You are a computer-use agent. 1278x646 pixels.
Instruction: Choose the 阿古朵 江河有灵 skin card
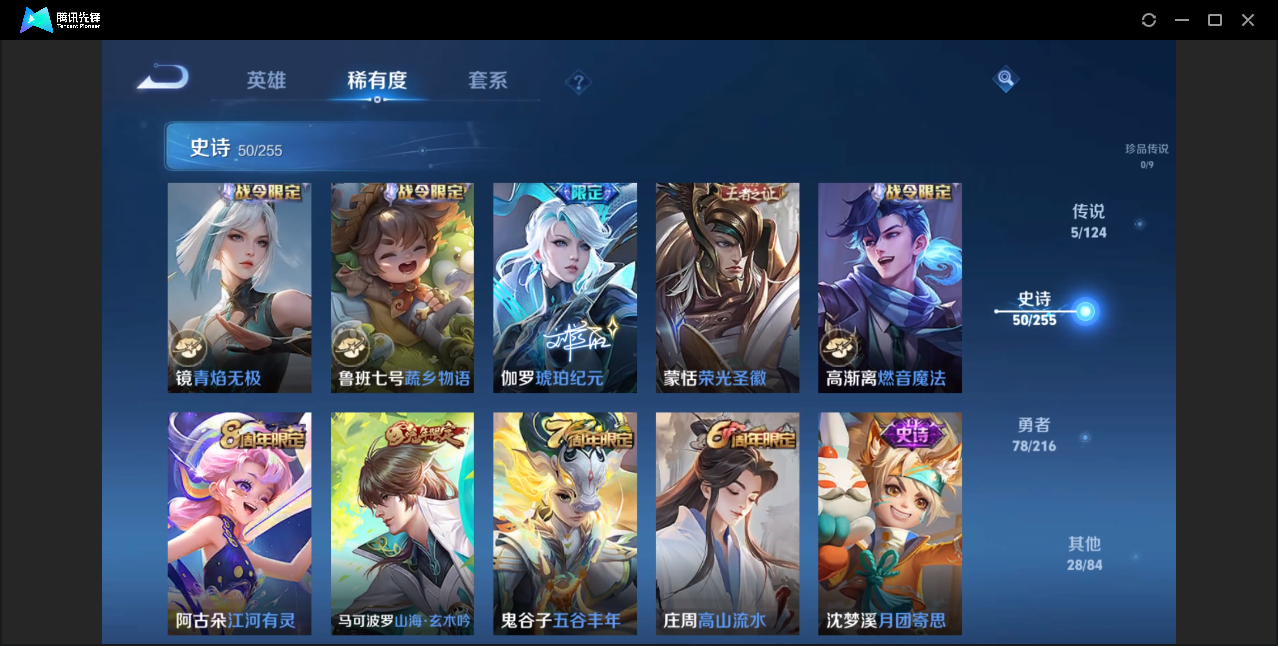pyautogui.click(x=239, y=523)
